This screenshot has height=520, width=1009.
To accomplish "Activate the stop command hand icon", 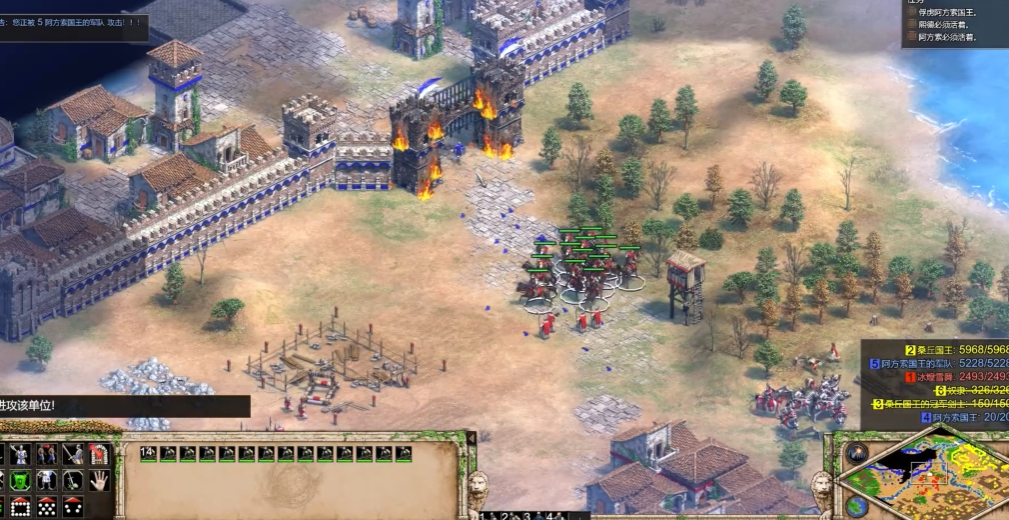I will click(101, 480).
